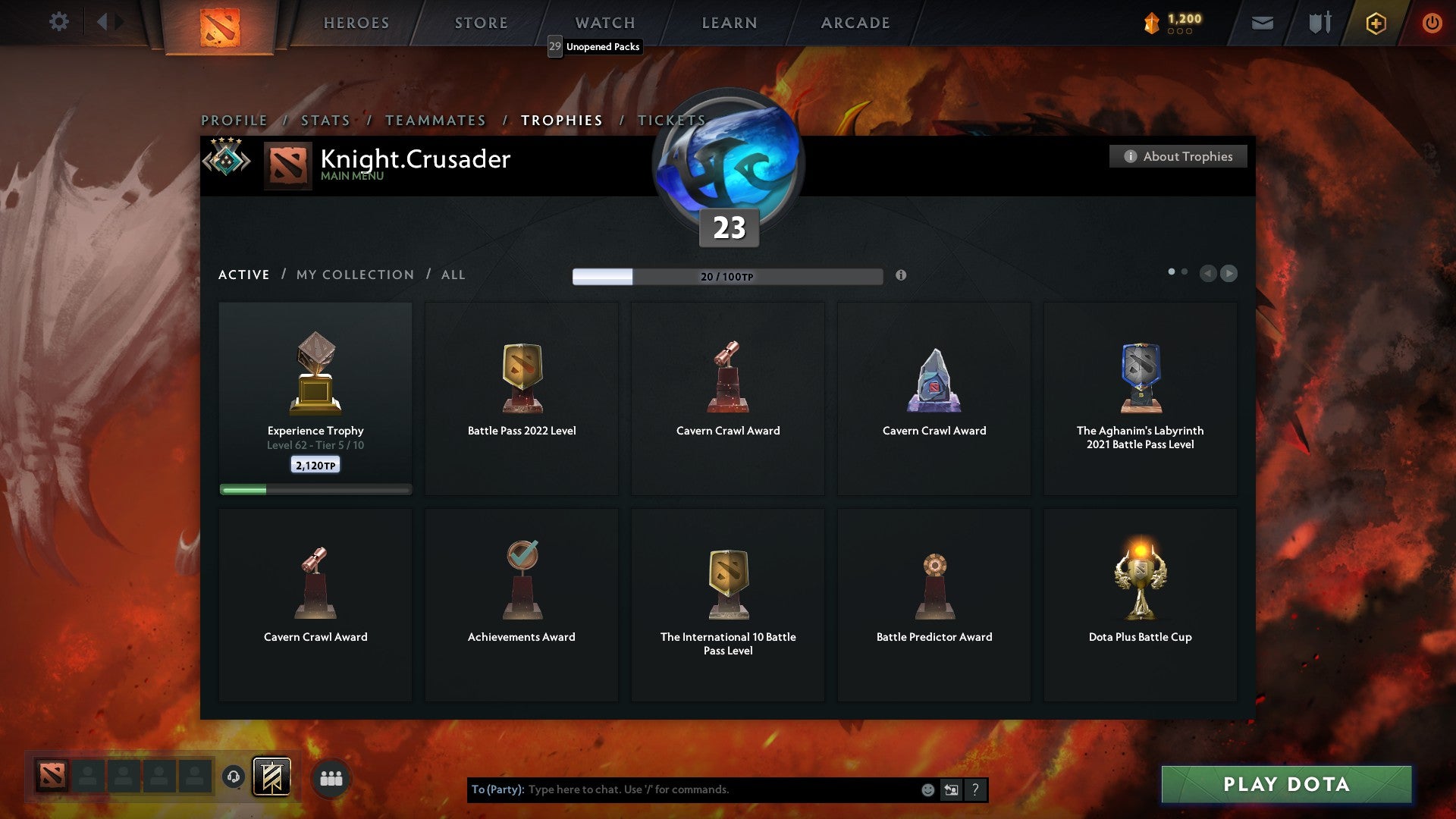Click the chat help question mark
Viewport: 1456px width, 819px height.
974,789
